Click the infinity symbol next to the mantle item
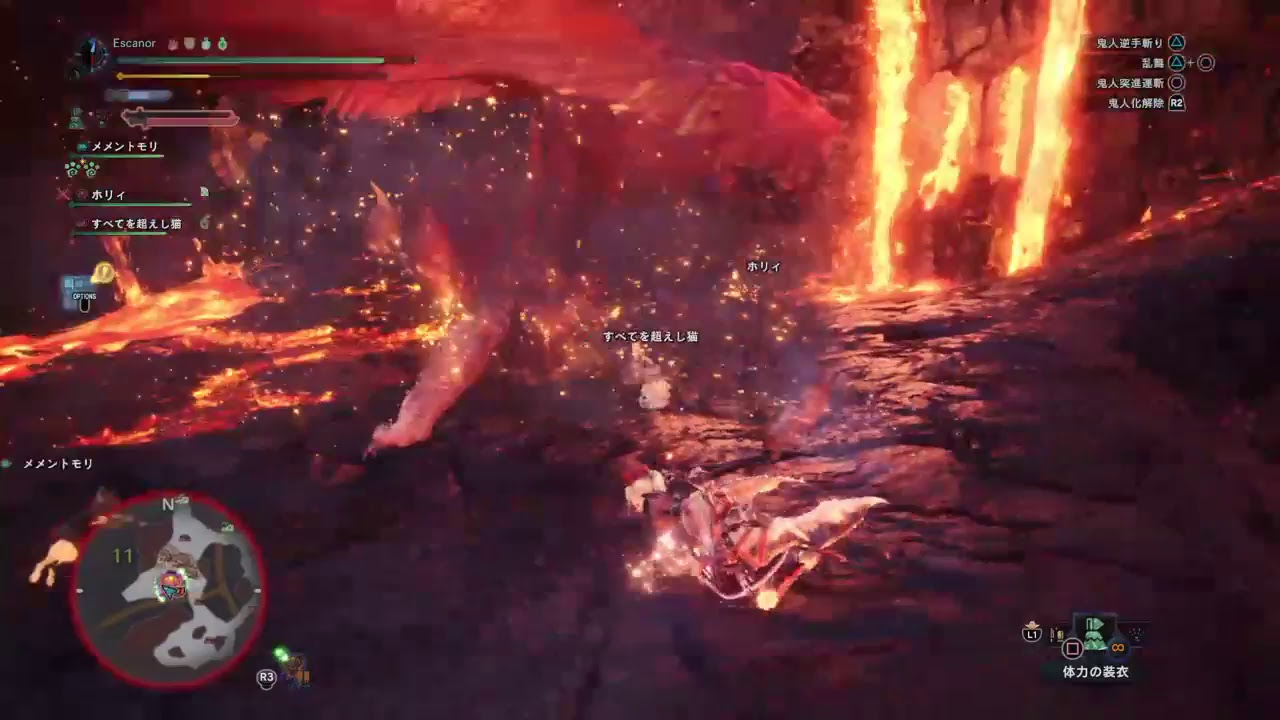The image size is (1280, 720). click(1118, 647)
